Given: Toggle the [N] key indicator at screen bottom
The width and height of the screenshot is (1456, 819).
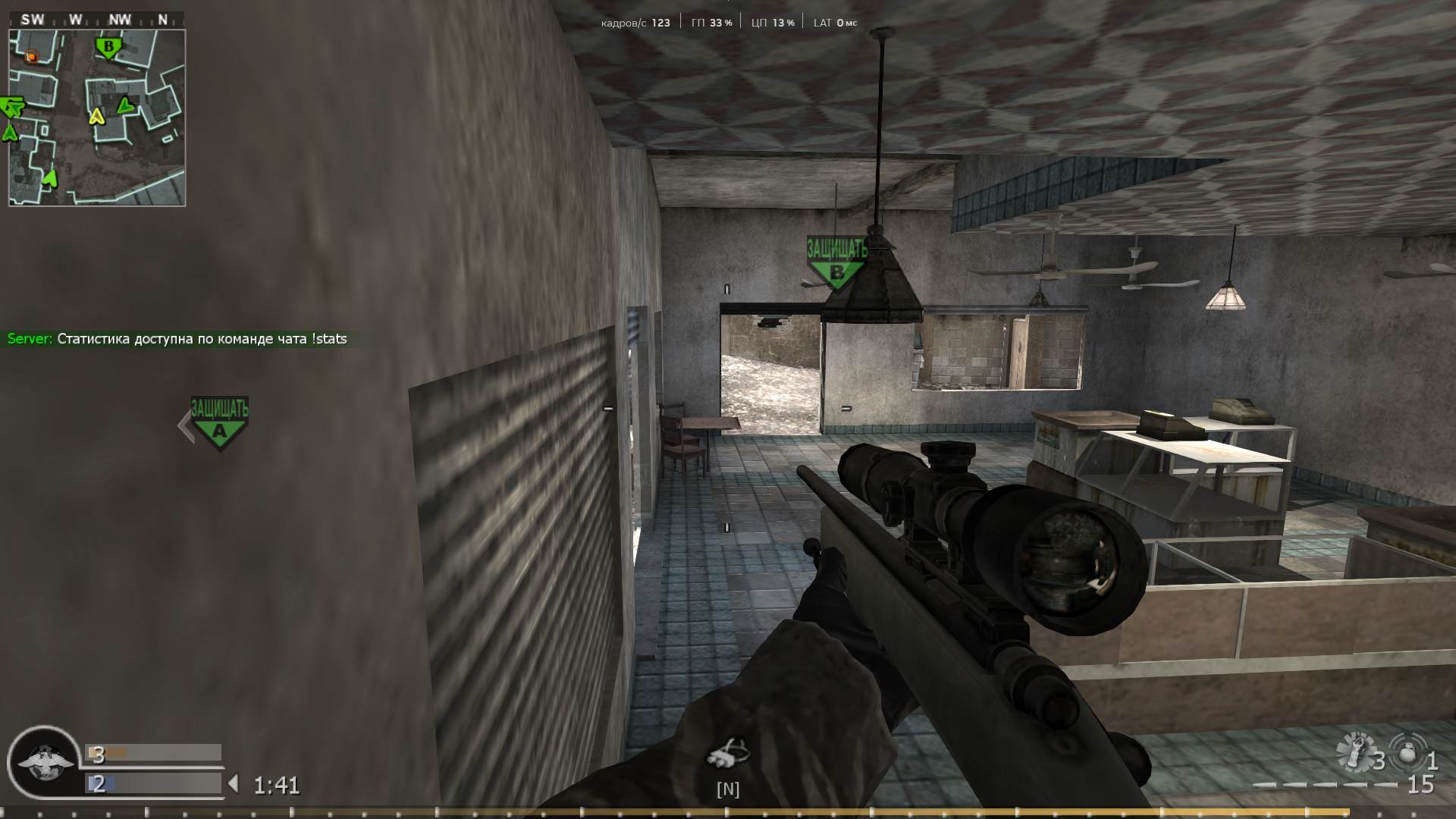Looking at the screenshot, I should pos(728,789).
